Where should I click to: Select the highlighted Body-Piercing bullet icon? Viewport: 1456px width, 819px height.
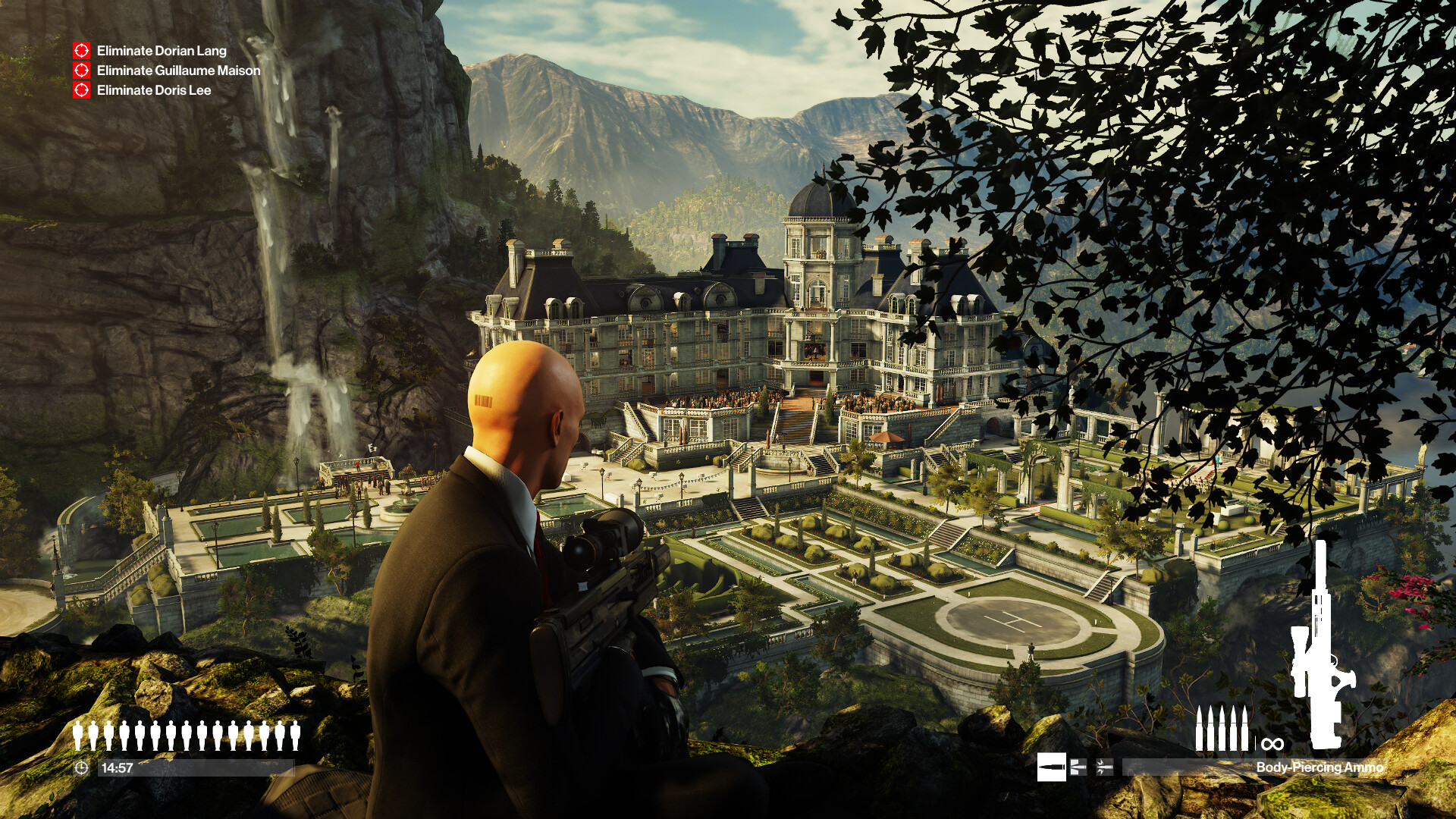tap(1051, 767)
